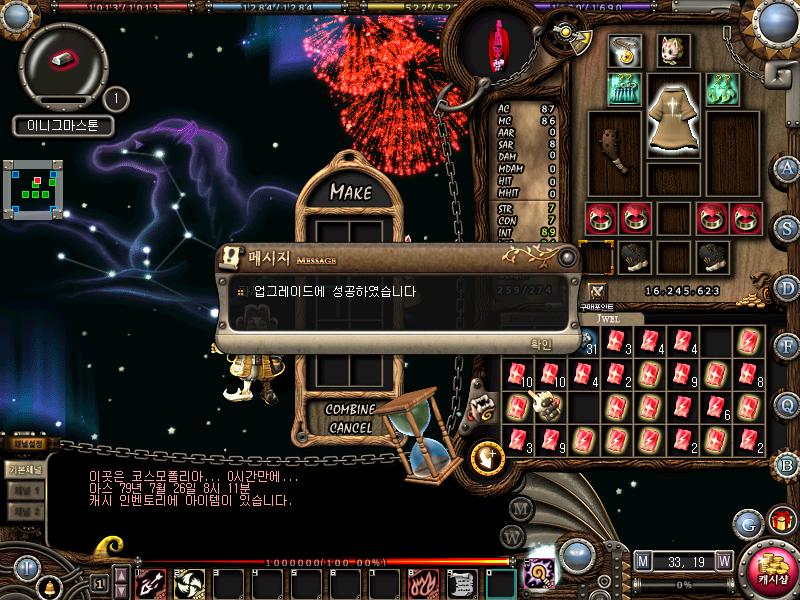Activate the arrow skill in hotbar slot one
This screenshot has width=800, height=600.
[x=150, y=582]
